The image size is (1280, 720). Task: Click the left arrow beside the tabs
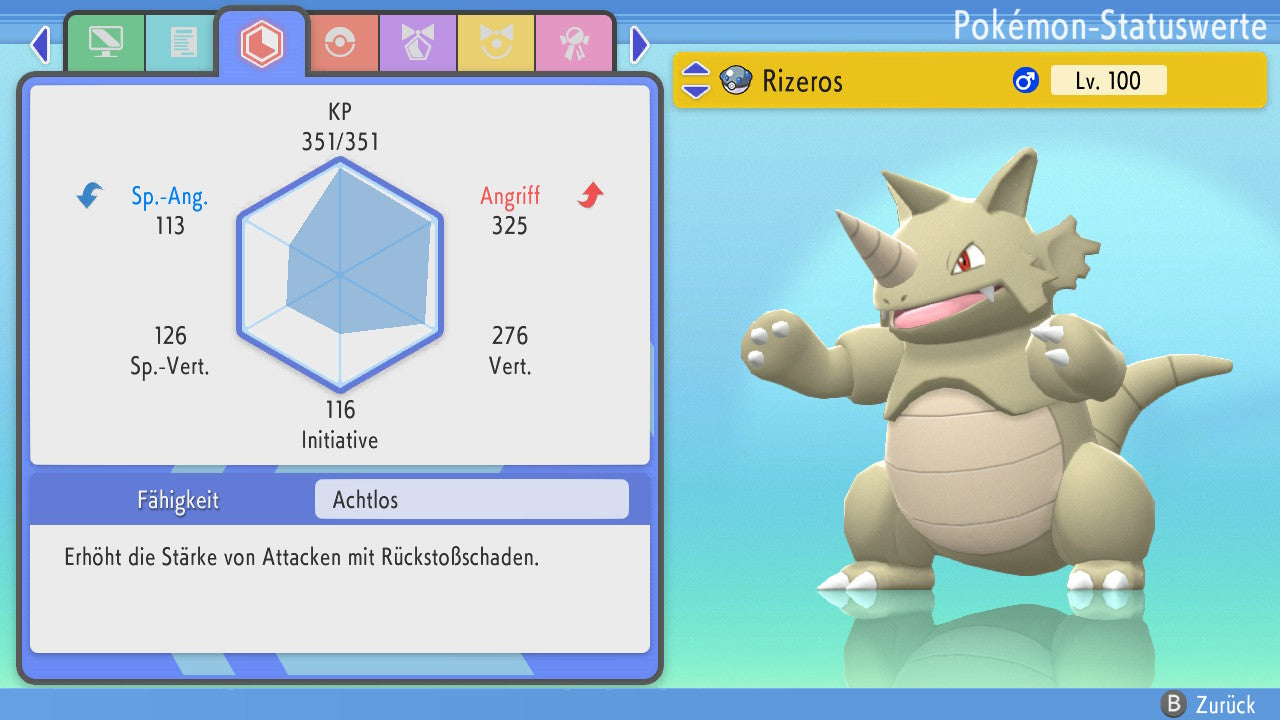point(40,44)
